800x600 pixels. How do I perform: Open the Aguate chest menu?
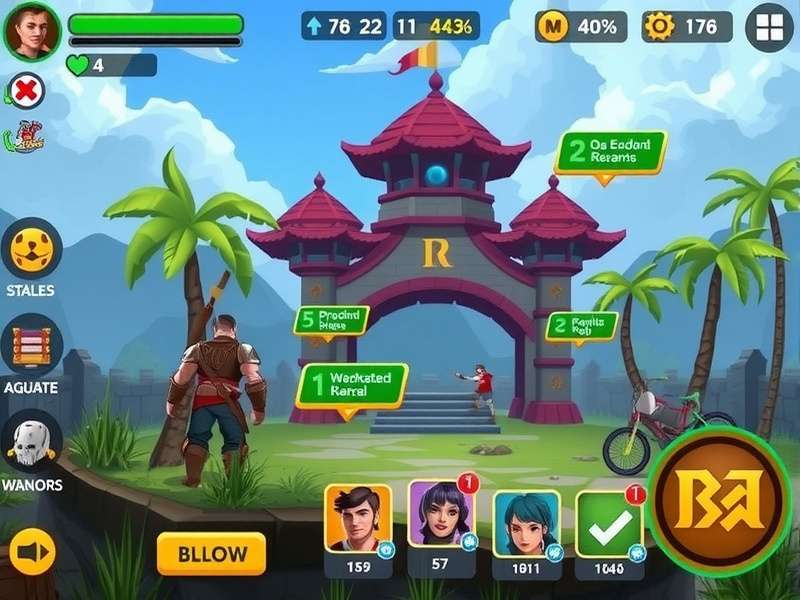tap(31, 346)
